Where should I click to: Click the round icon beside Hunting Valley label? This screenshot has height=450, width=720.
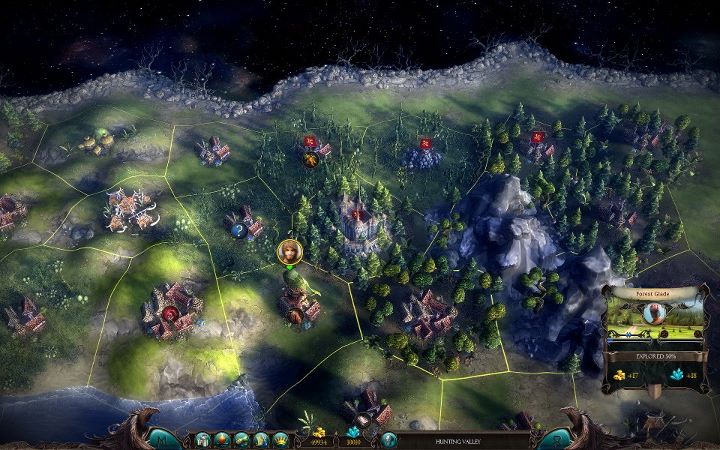[x=390, y=439]
